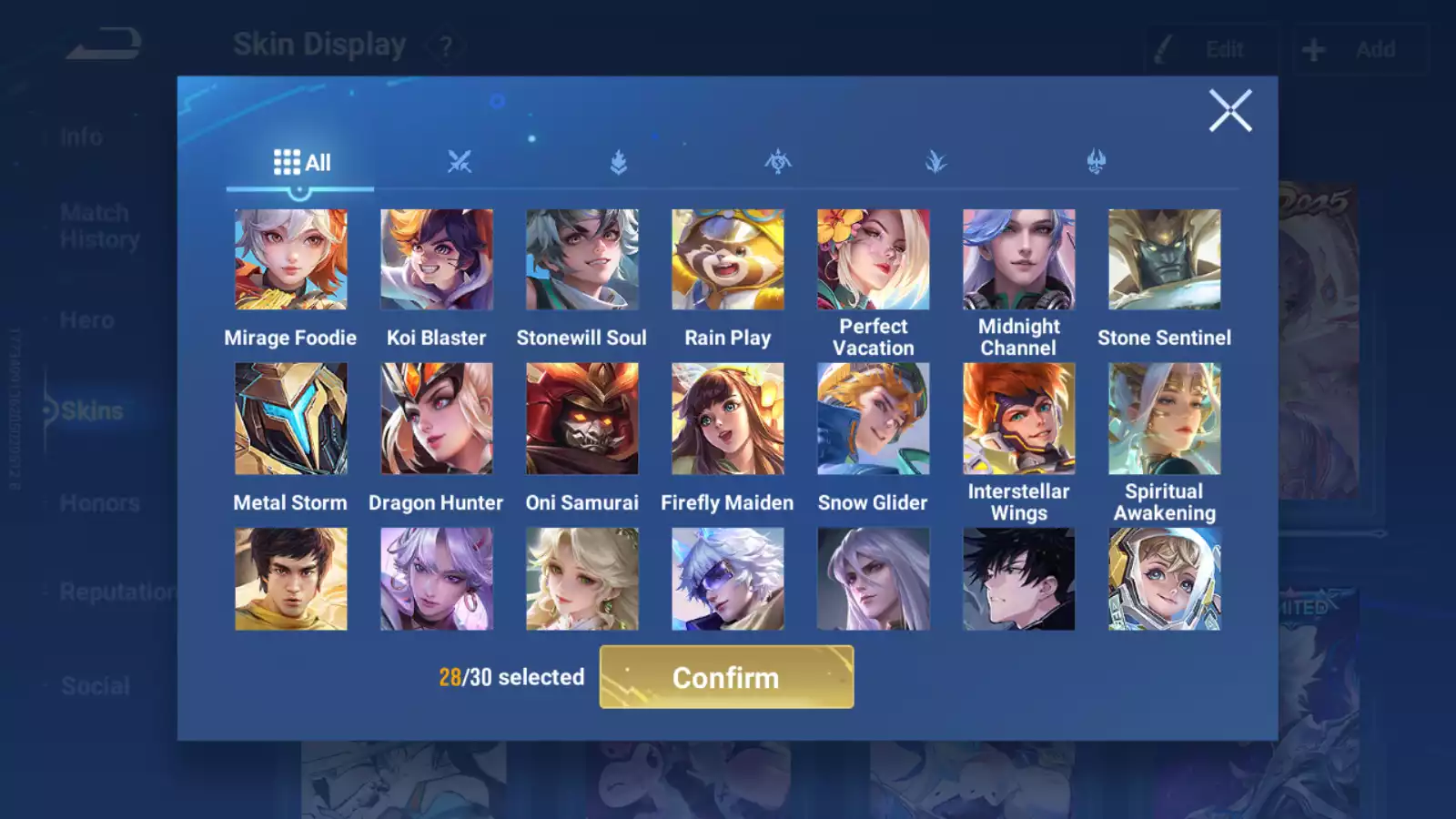Choose the Snow Glider skin
This screenshot has height=819, width=1456.
[874, 419]
